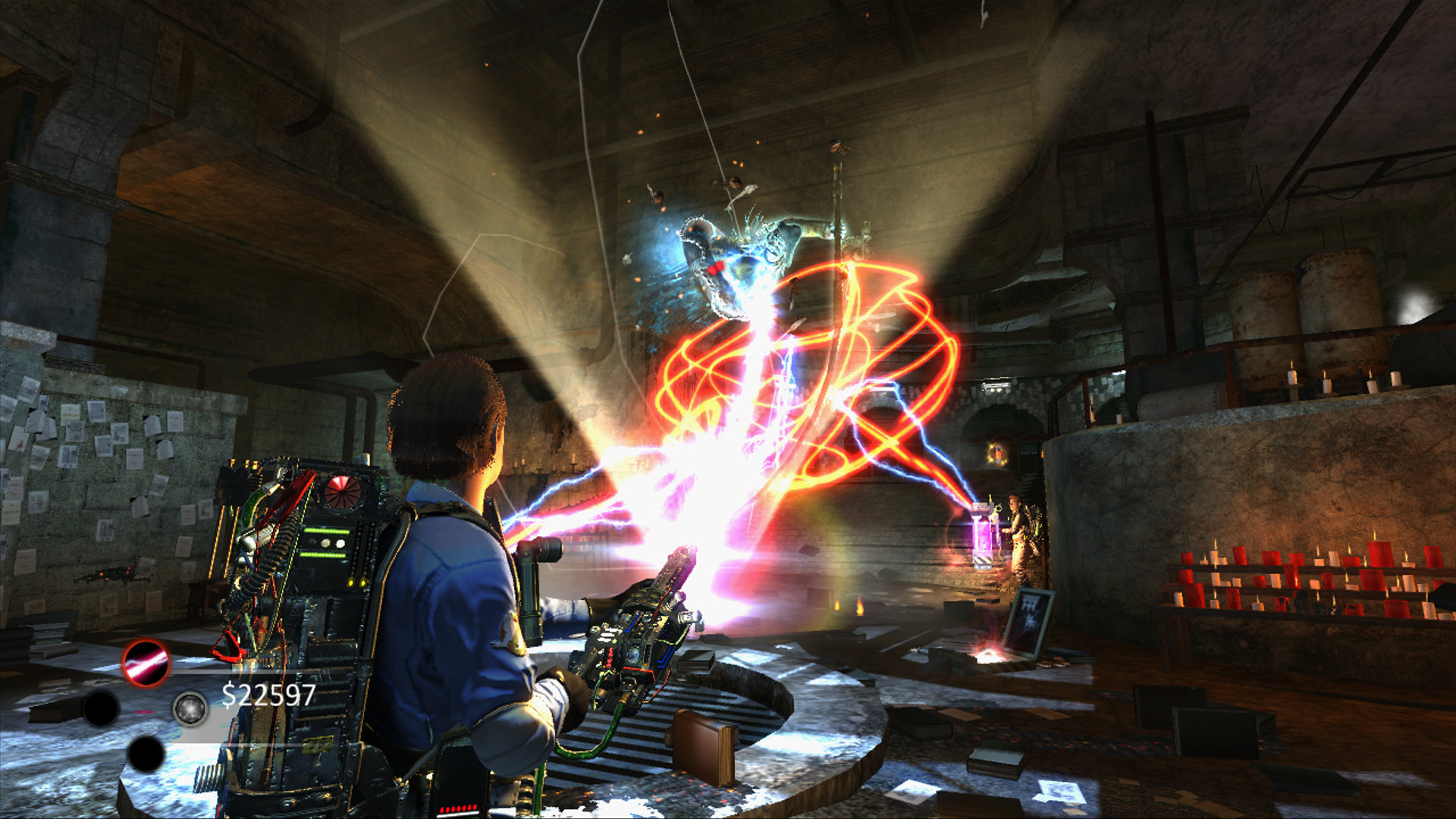1456x819 pixels.
Task: Select the lower empty weapon slot circle
Action: click(146, 755)
